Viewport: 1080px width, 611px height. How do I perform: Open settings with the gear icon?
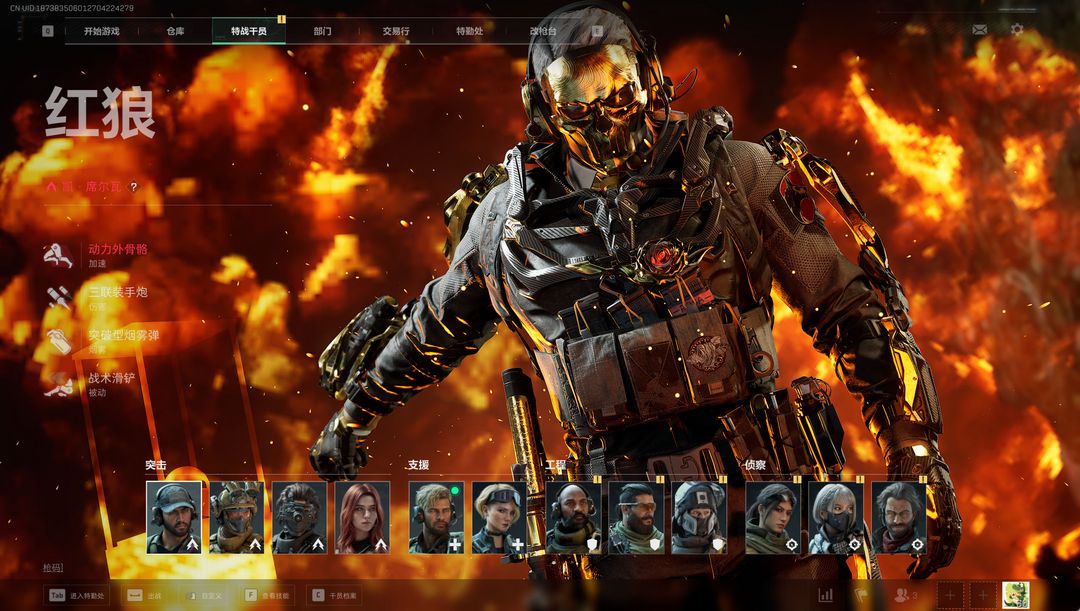point(1017,30)
